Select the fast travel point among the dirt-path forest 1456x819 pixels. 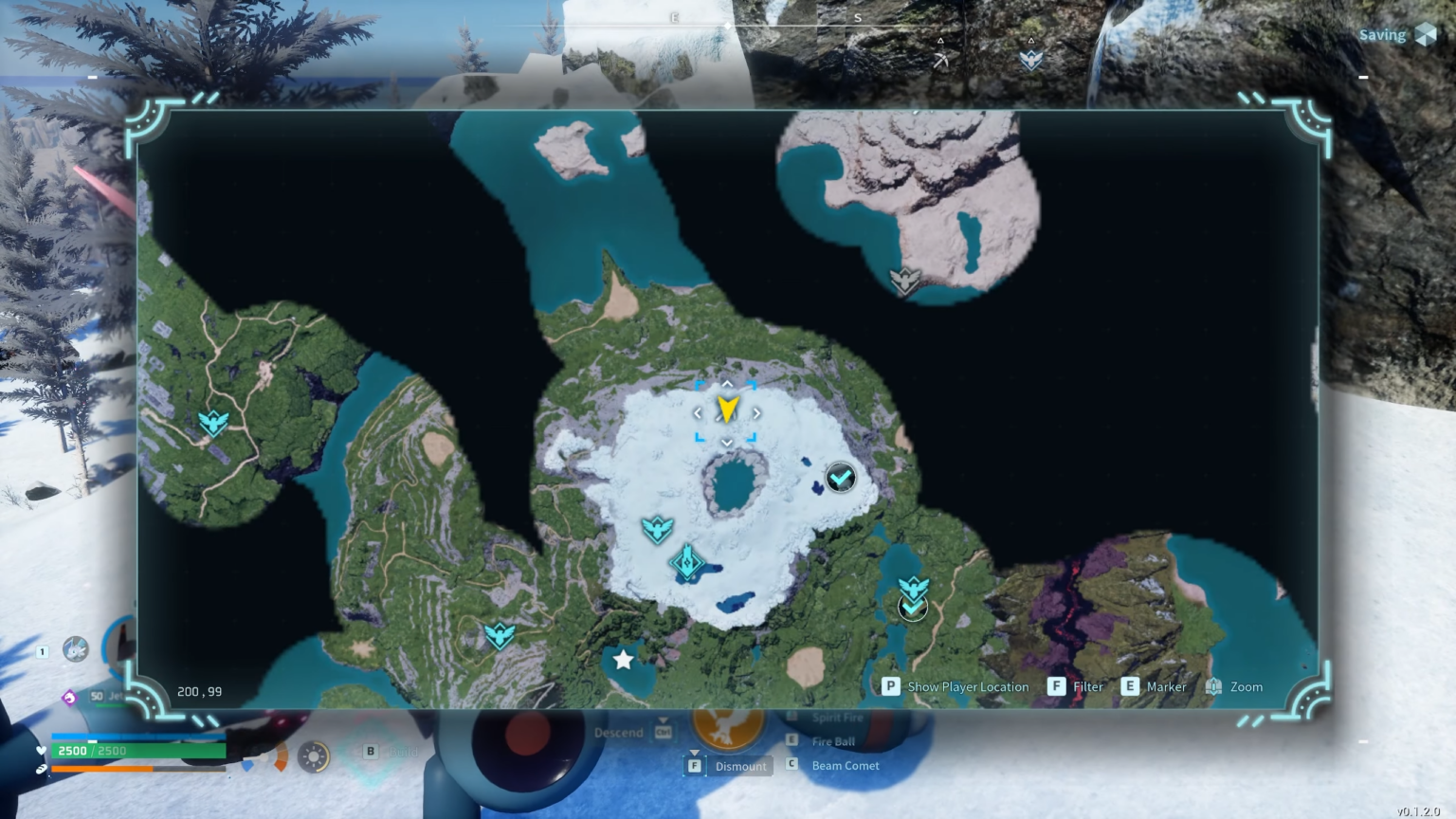pos(213,422)
